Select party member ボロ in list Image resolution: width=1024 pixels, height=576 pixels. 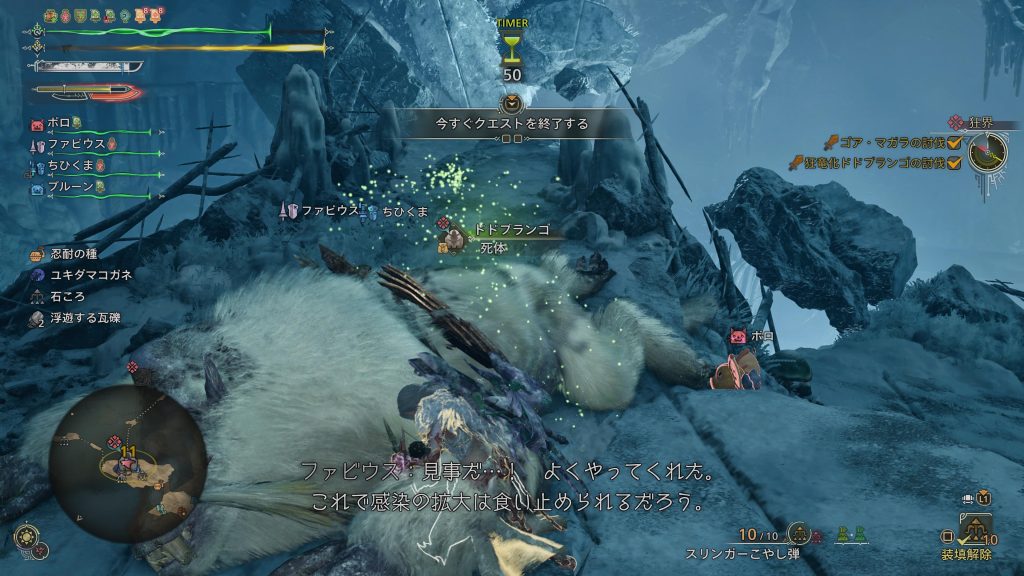[x=57, y=124]
